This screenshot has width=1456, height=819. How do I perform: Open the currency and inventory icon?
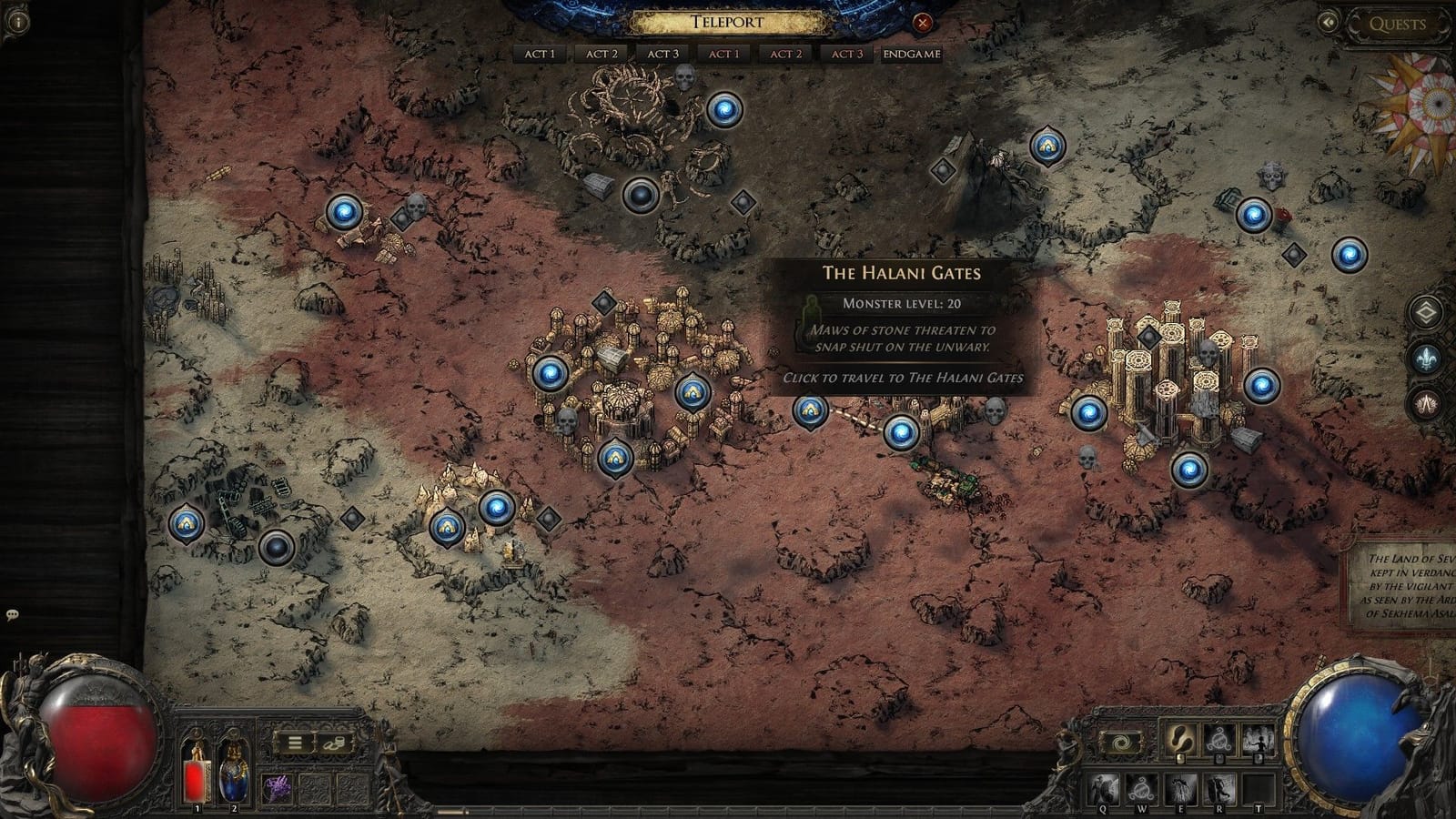pyautogui.click(x=334, y=743)
